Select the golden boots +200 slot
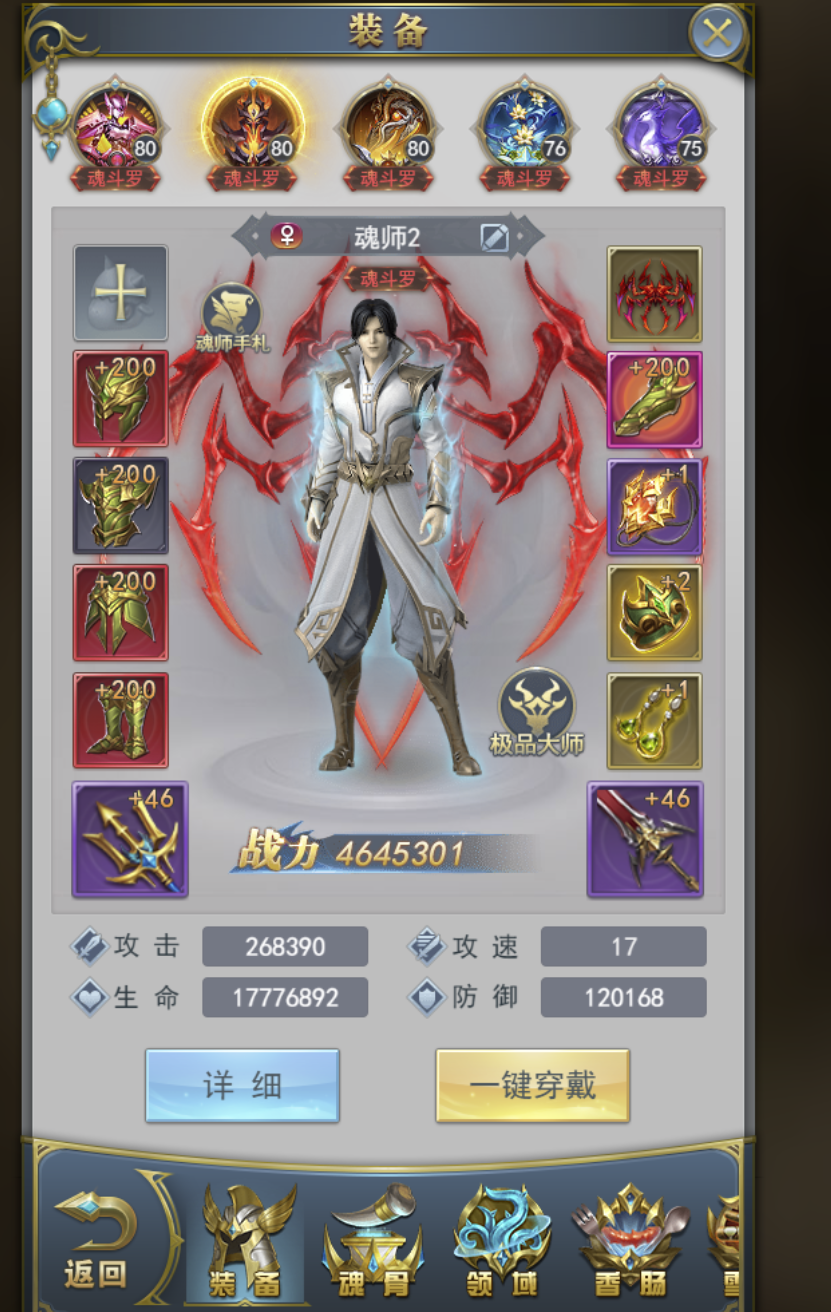 (x=120, y=720)
